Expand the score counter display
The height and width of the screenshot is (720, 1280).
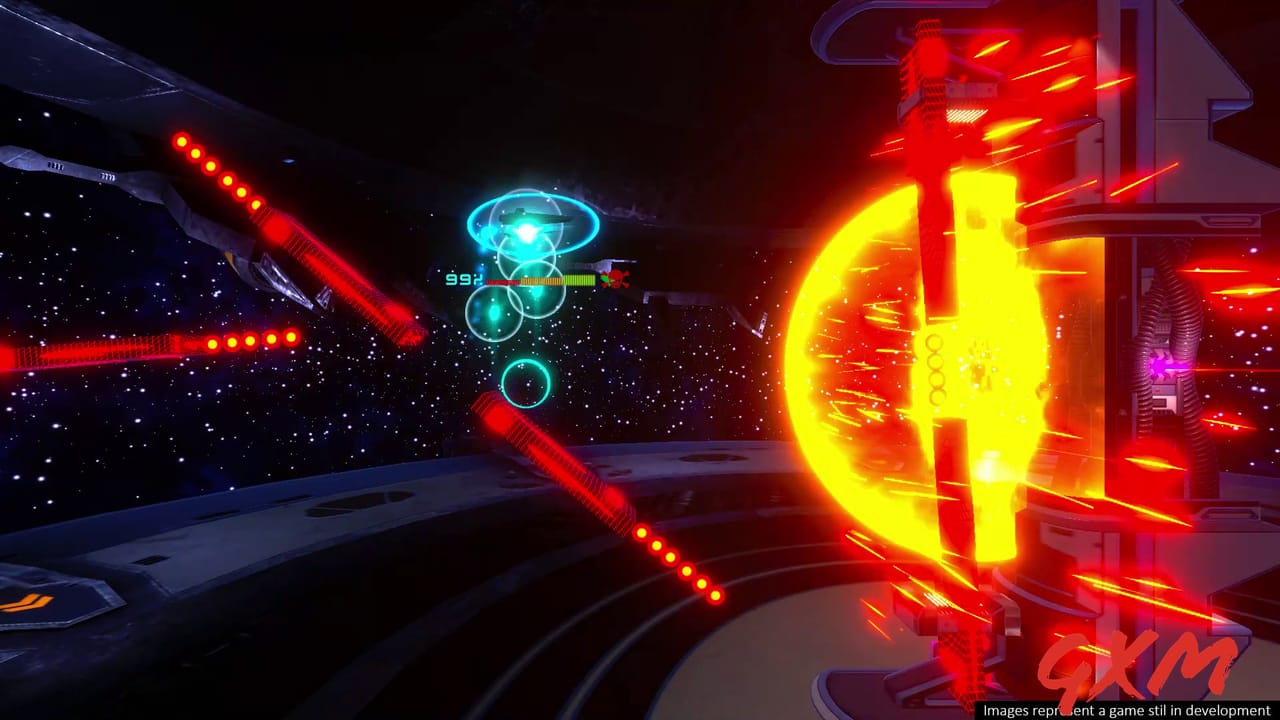tap(463, 279)
